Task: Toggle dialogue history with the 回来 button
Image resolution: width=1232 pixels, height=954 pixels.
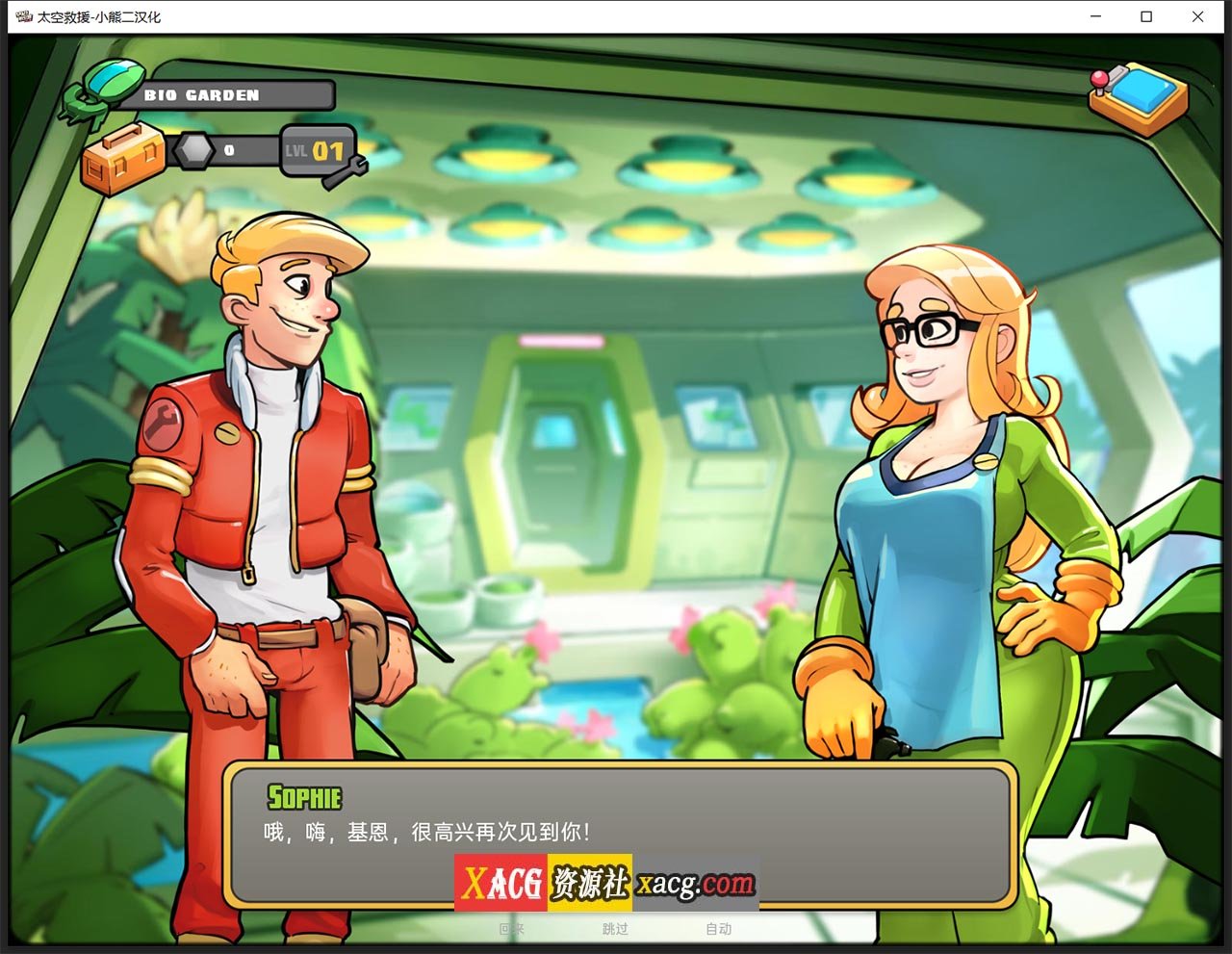Action: coord(513,930)
